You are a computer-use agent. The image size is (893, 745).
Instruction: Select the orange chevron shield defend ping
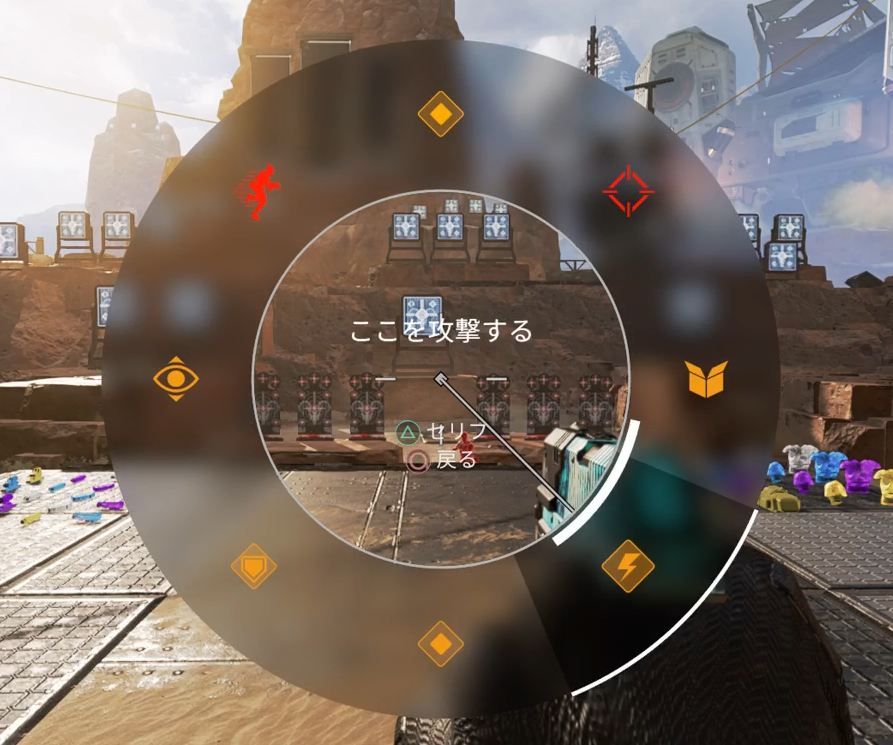pyautogui.click(x=707, y=379)
